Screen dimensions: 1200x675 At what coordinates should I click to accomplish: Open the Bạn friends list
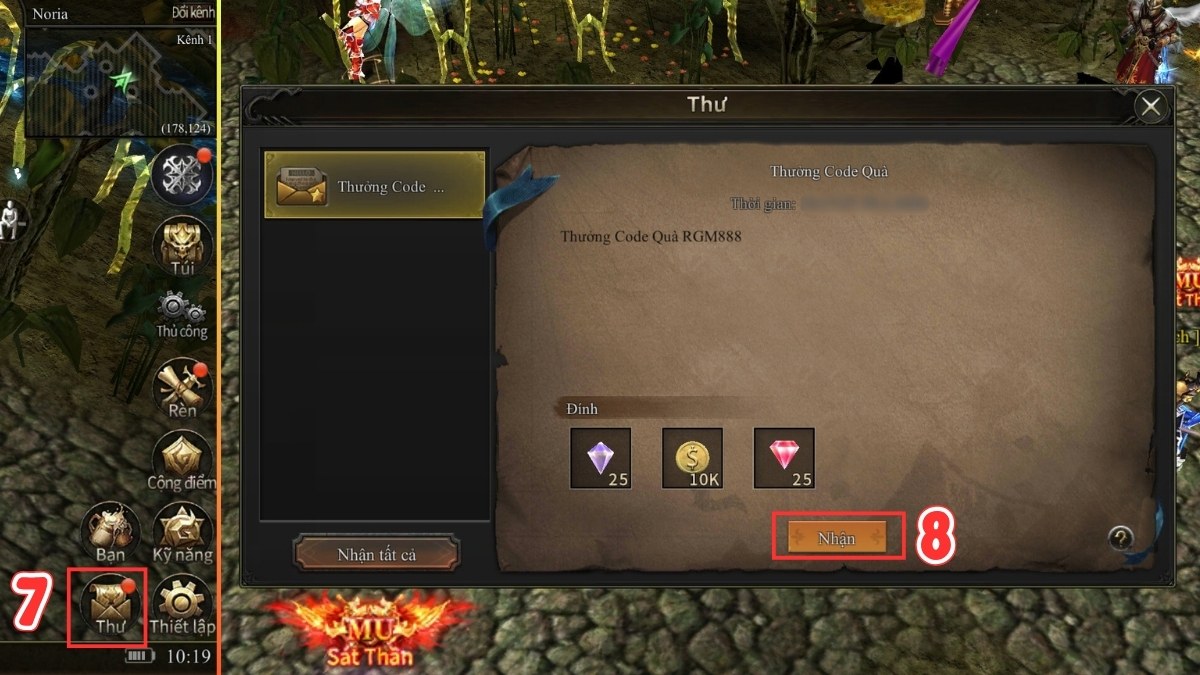click(x=110, y=532)
